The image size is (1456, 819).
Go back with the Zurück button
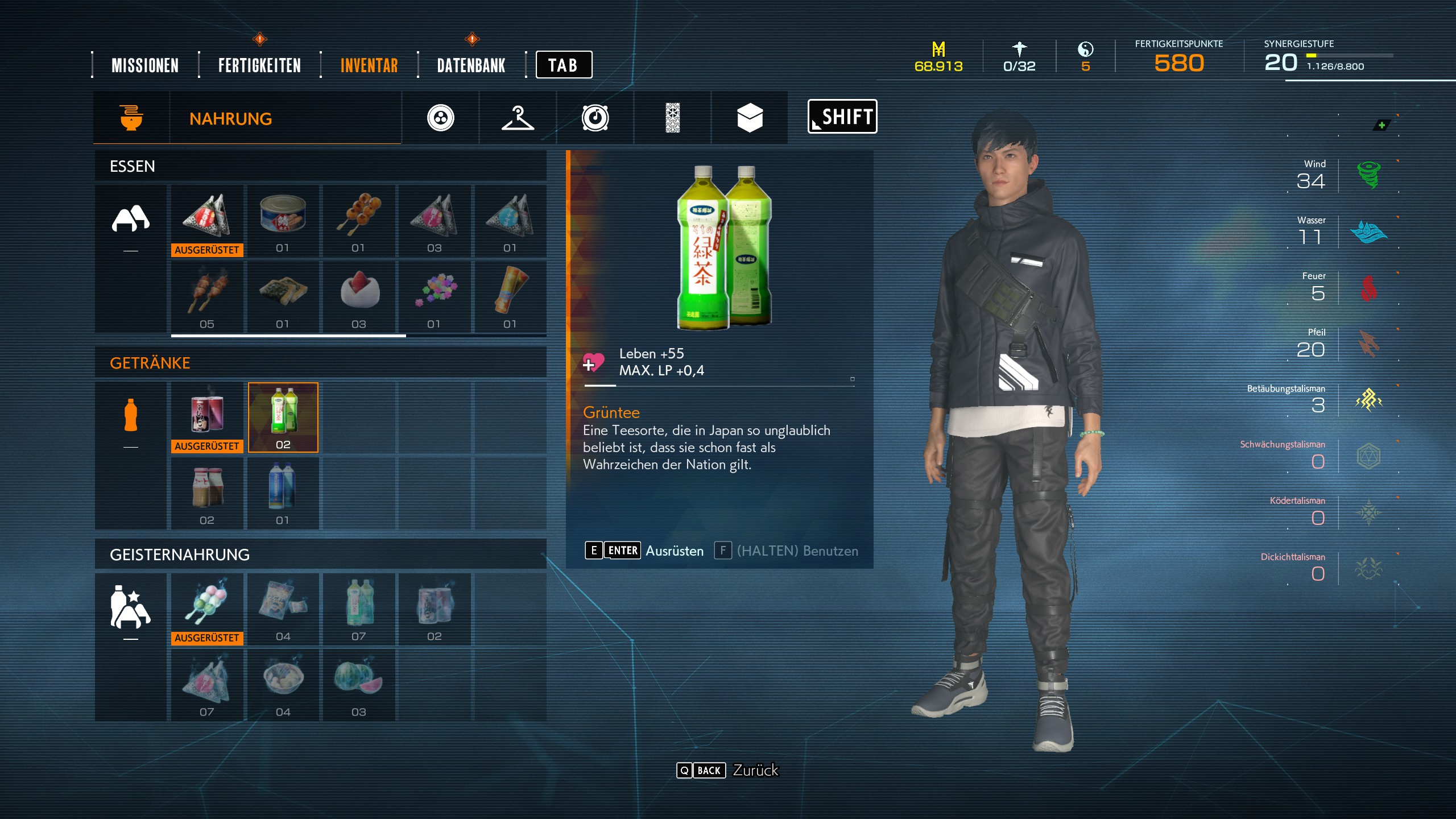point(755,770)
